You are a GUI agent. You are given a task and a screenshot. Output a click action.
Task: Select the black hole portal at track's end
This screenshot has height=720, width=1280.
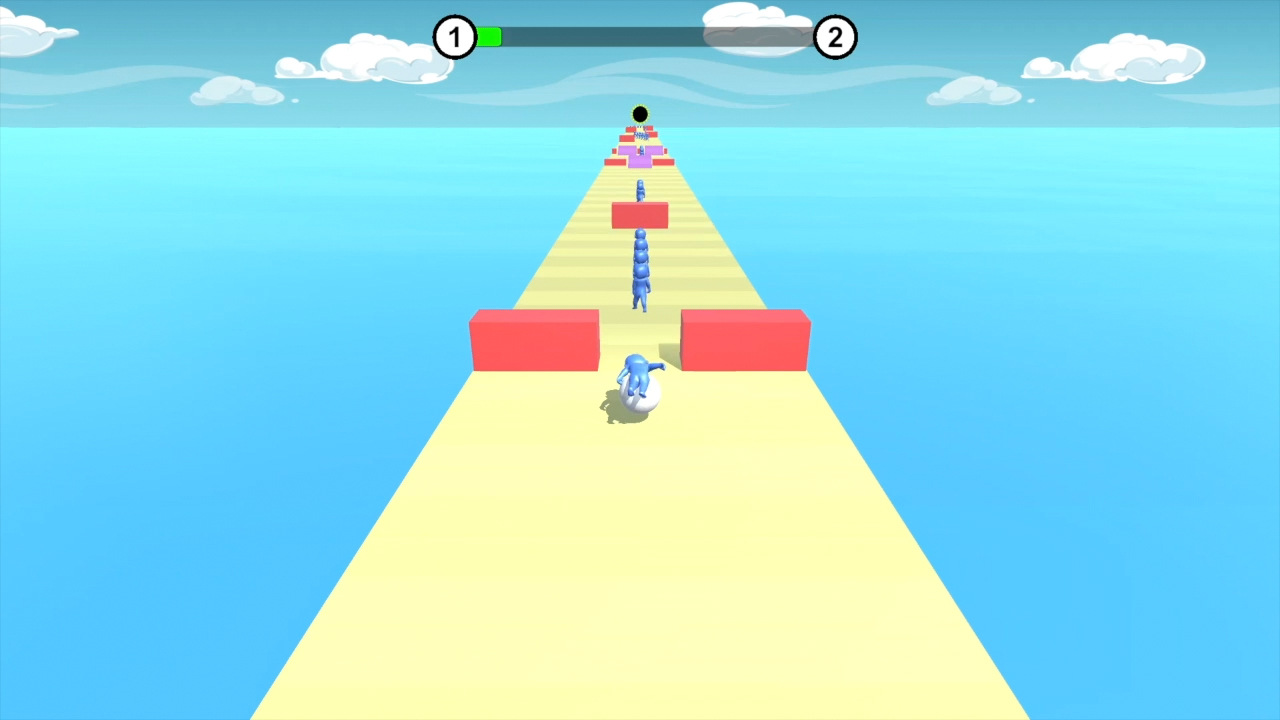pyautogui.click(x=639, y=113)
